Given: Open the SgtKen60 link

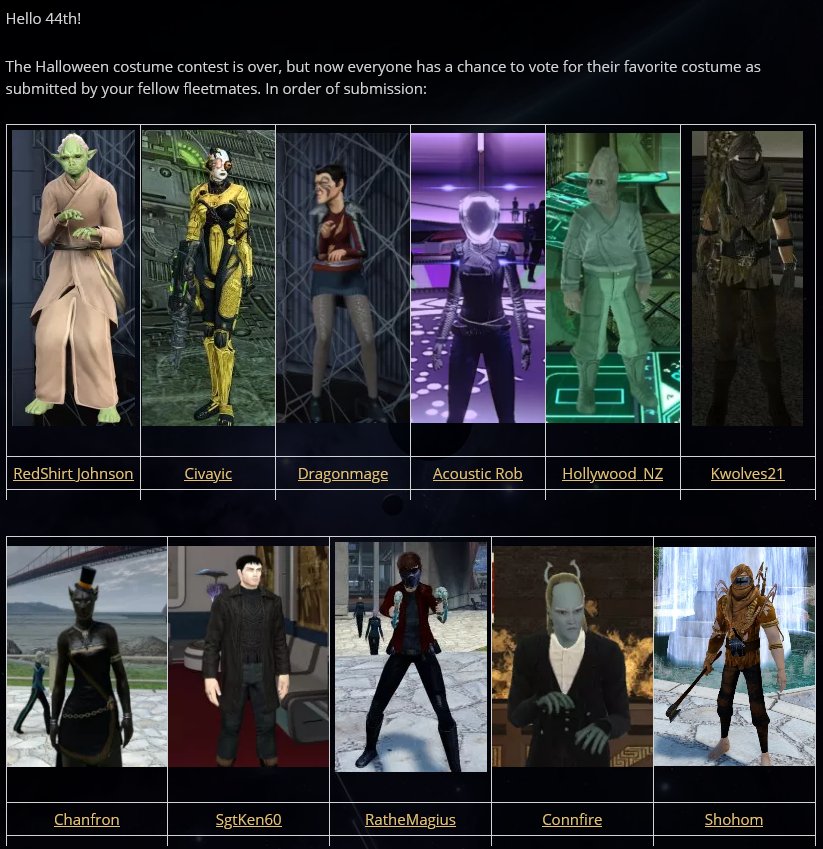Looking at the screenshot, I should [x=249, y=819].
